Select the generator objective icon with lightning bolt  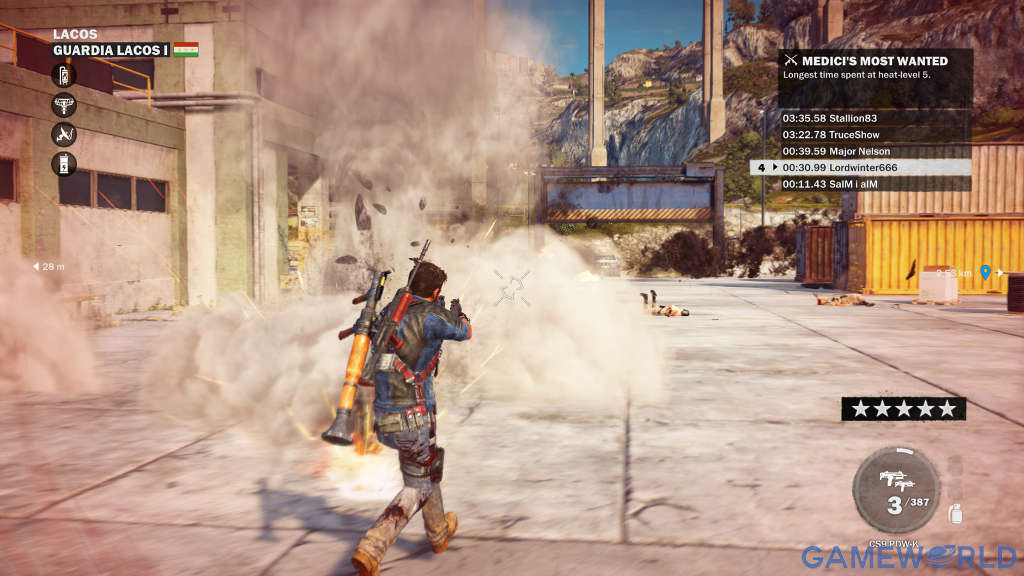(64, 163)
